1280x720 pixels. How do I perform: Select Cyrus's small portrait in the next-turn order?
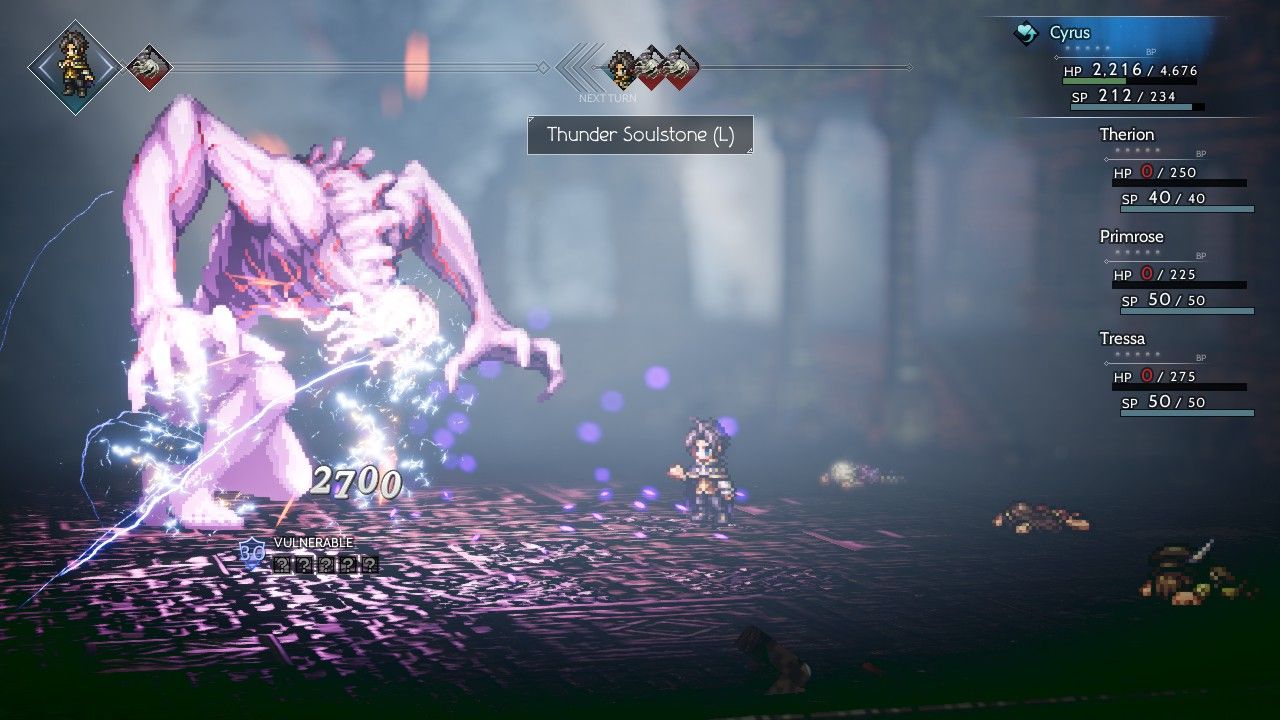point(622,67)
